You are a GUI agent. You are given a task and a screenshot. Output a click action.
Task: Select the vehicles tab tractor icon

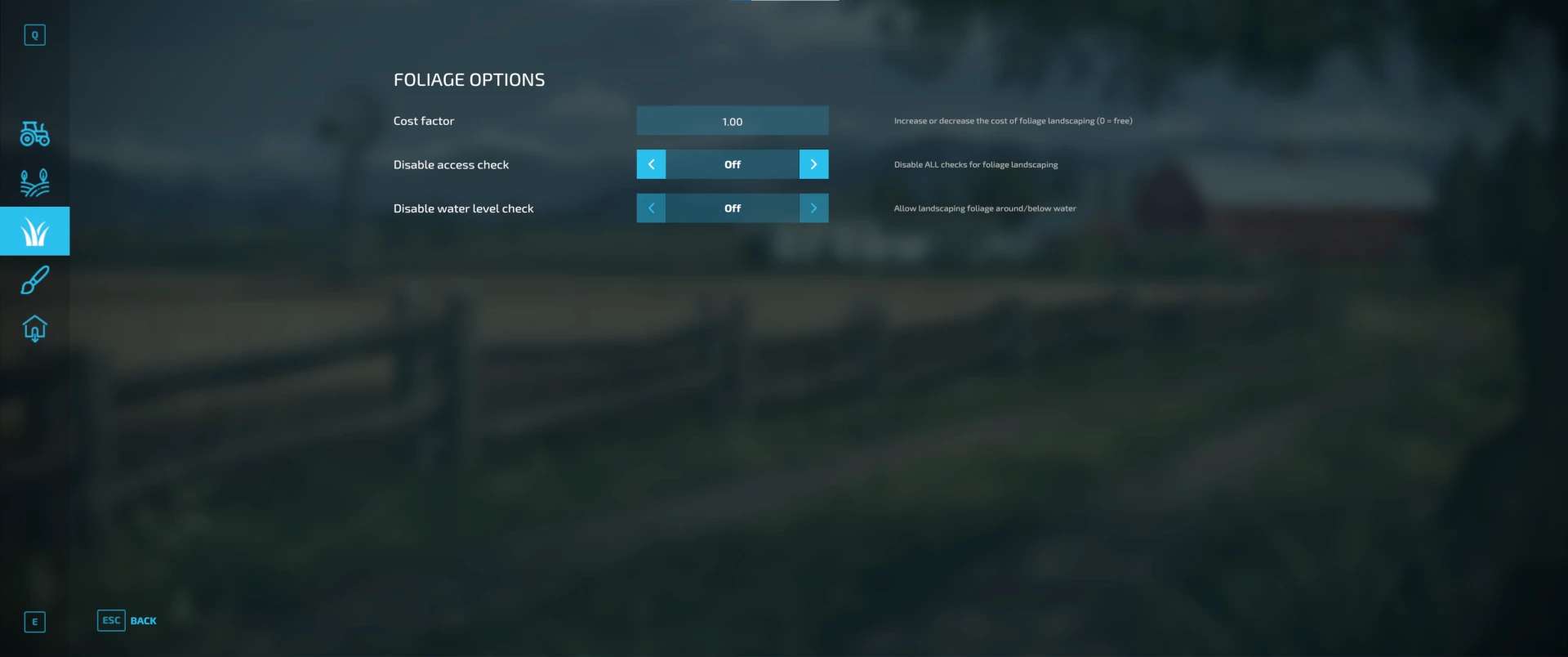(x=34, y=134)
